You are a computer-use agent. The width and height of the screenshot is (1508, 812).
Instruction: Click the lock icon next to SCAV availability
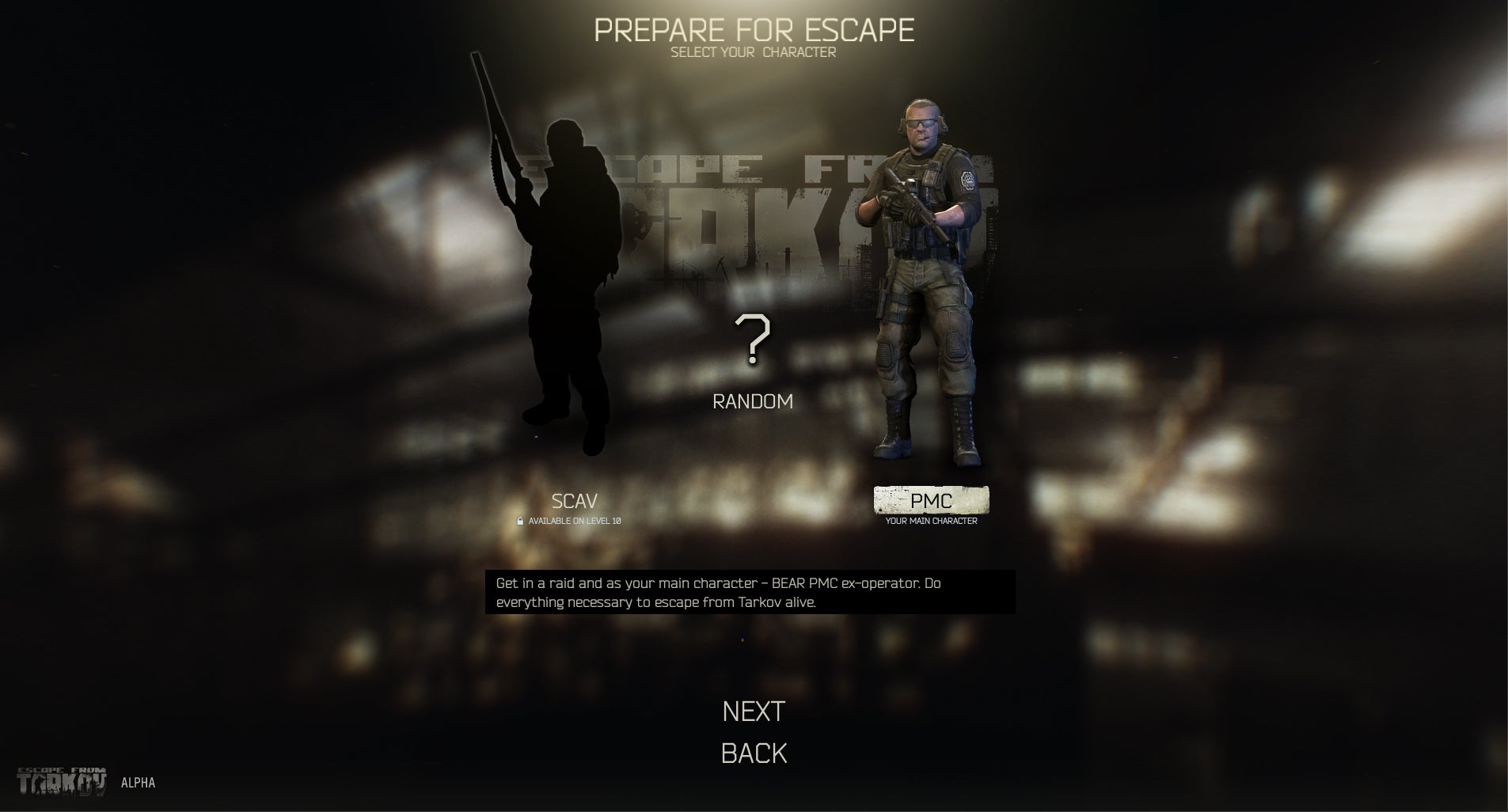(x=520, y=521)
